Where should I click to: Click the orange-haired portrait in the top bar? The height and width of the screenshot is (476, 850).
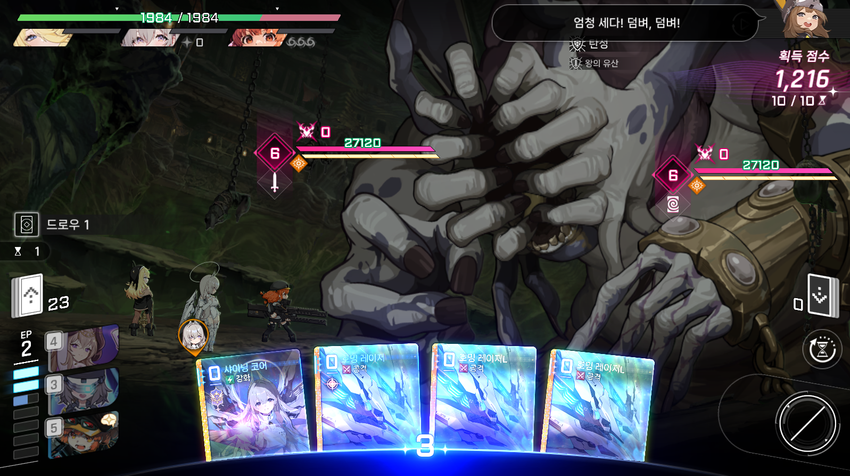(x=252, y=39)
